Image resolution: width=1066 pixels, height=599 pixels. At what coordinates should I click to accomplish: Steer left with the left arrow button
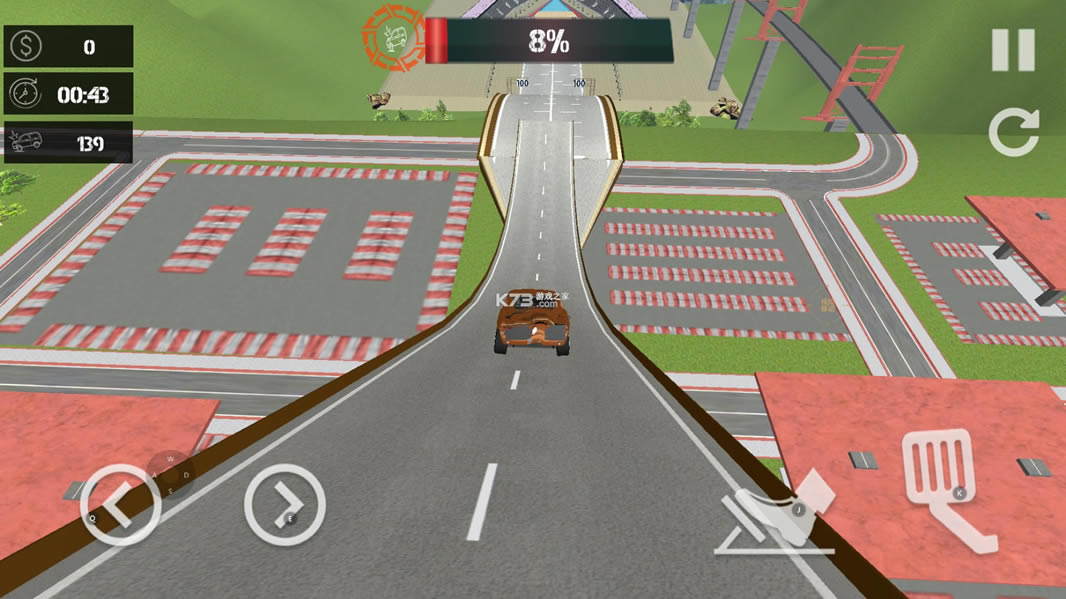(x=120, y=505)
